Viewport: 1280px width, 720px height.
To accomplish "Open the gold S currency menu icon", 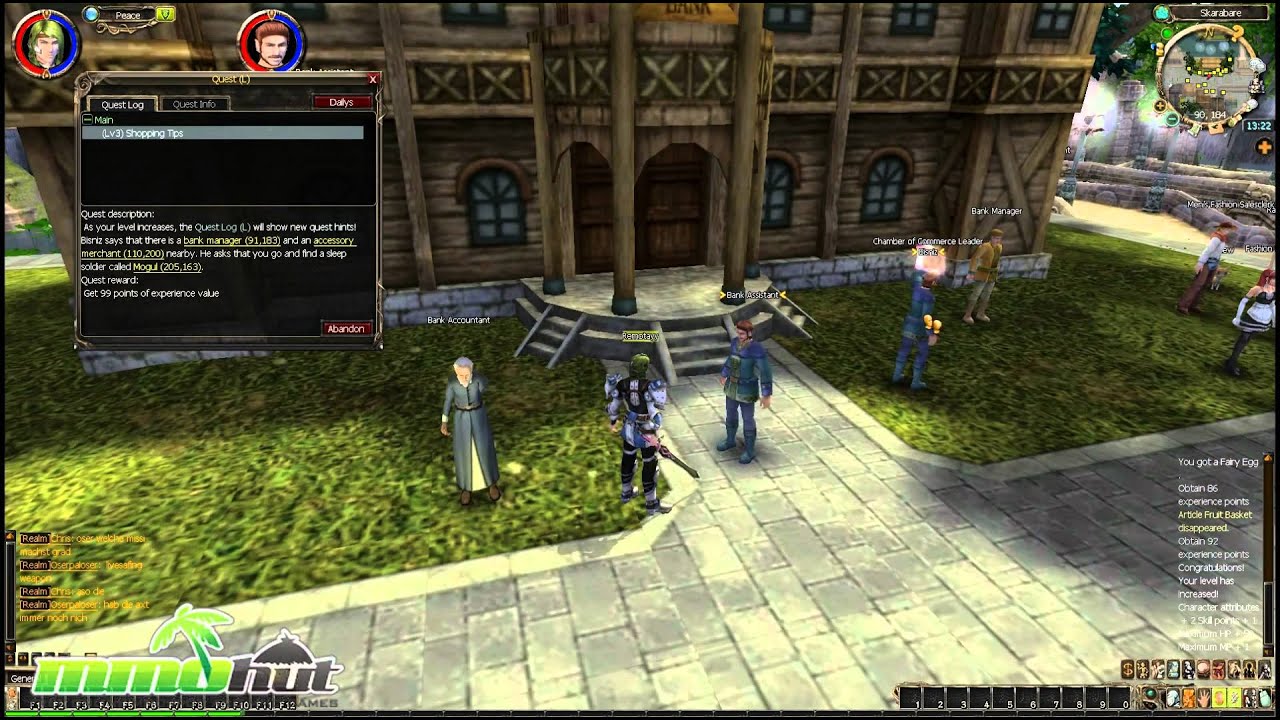I will [x=1127, y=670].
